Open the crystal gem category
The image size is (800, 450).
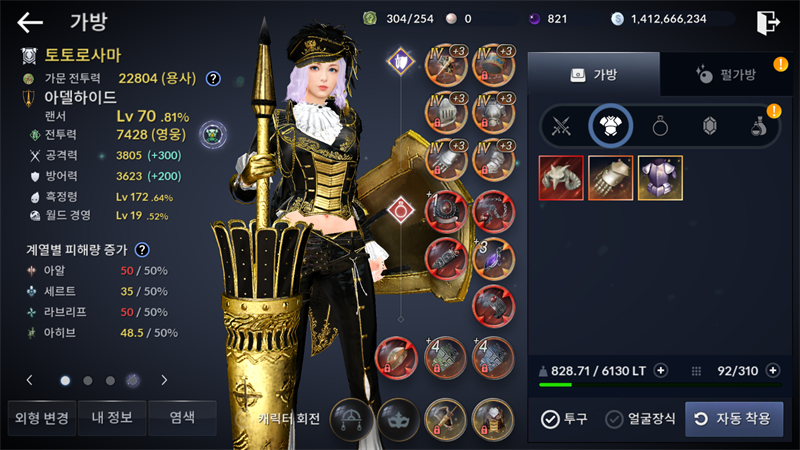click(x=710, y=126)
